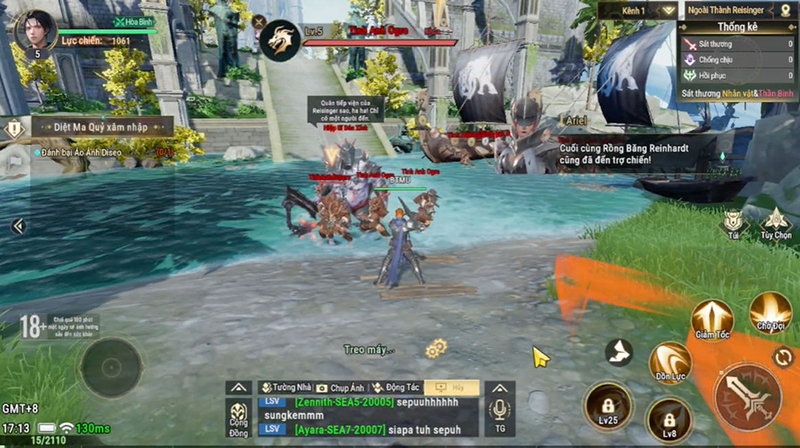Open the Tùy Chọn options icon
The width and height of the screenshot is (800, 448).
click(776, 221)
